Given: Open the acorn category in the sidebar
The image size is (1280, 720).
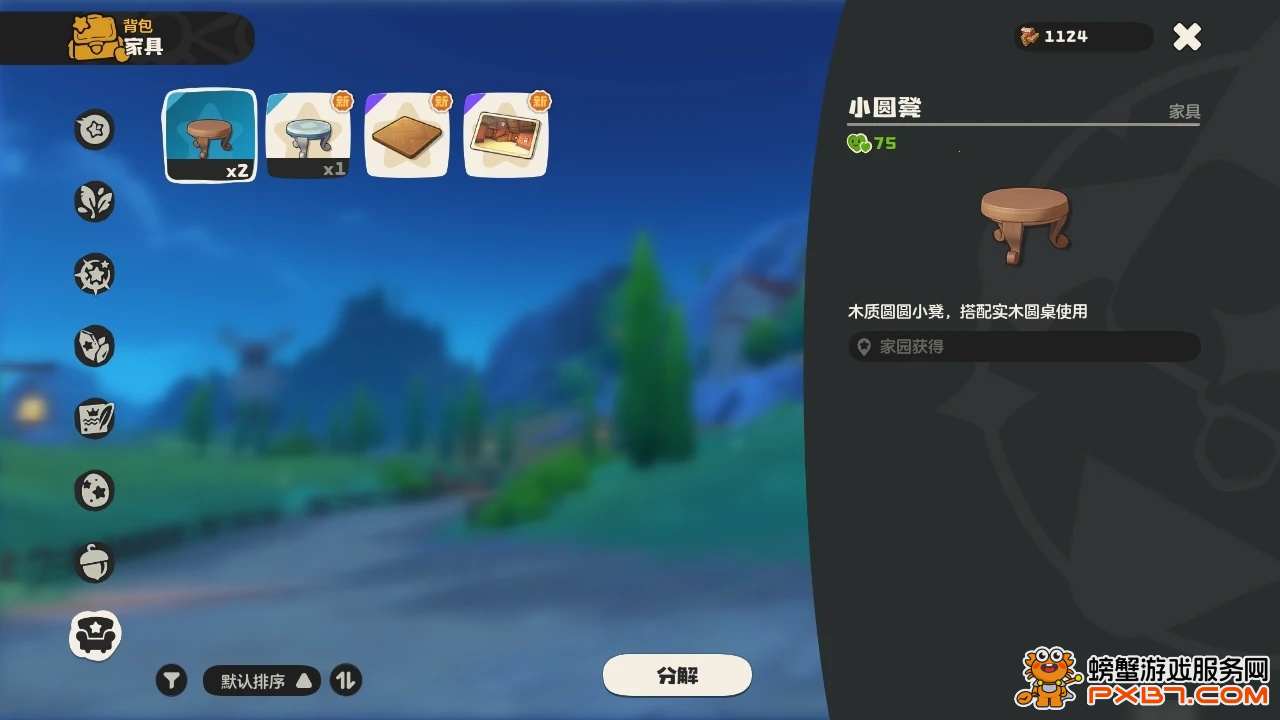Looking at the screenshot, I should (x=94, y=561).
